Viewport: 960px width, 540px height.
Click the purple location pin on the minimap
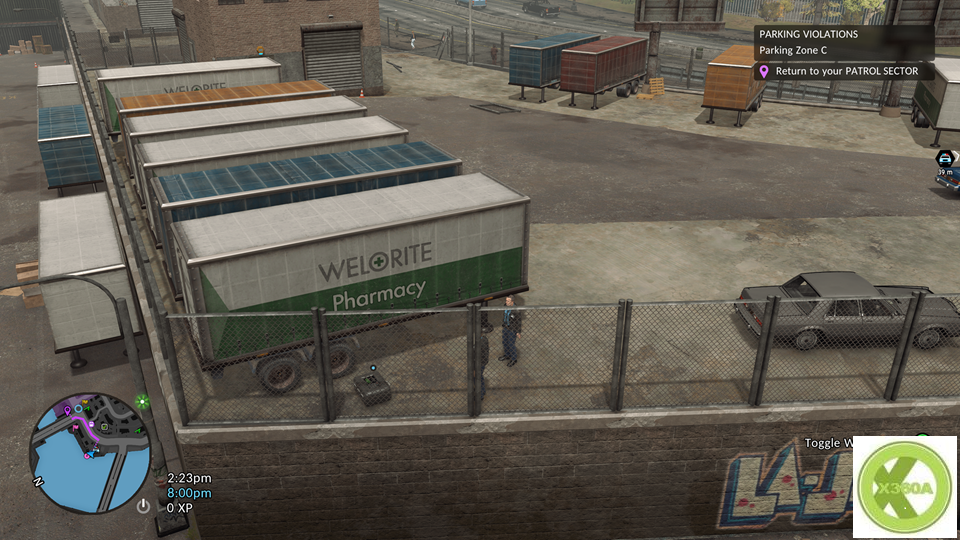pos(67,410)
